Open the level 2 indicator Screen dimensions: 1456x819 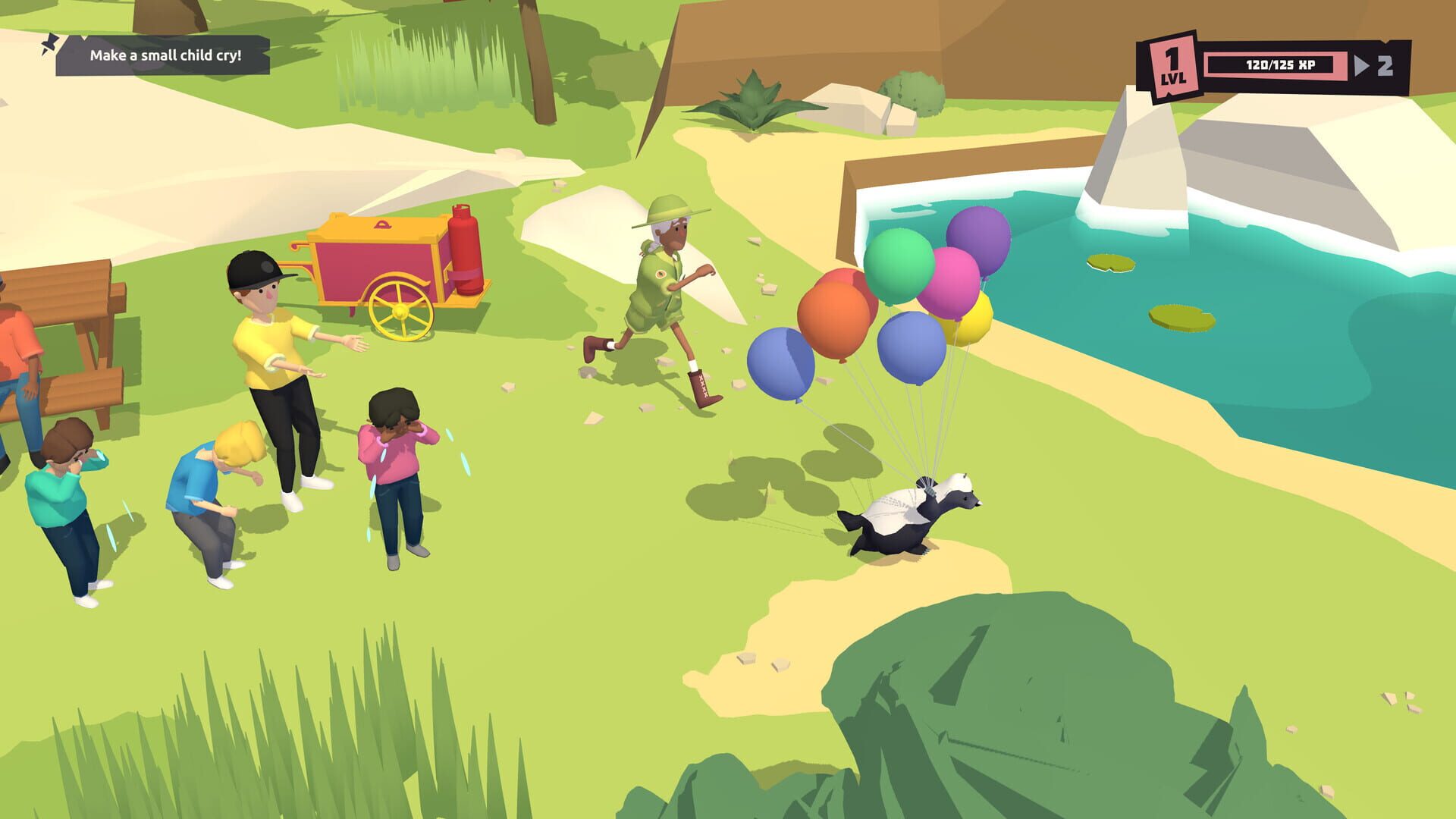[x=1386, y=67]
